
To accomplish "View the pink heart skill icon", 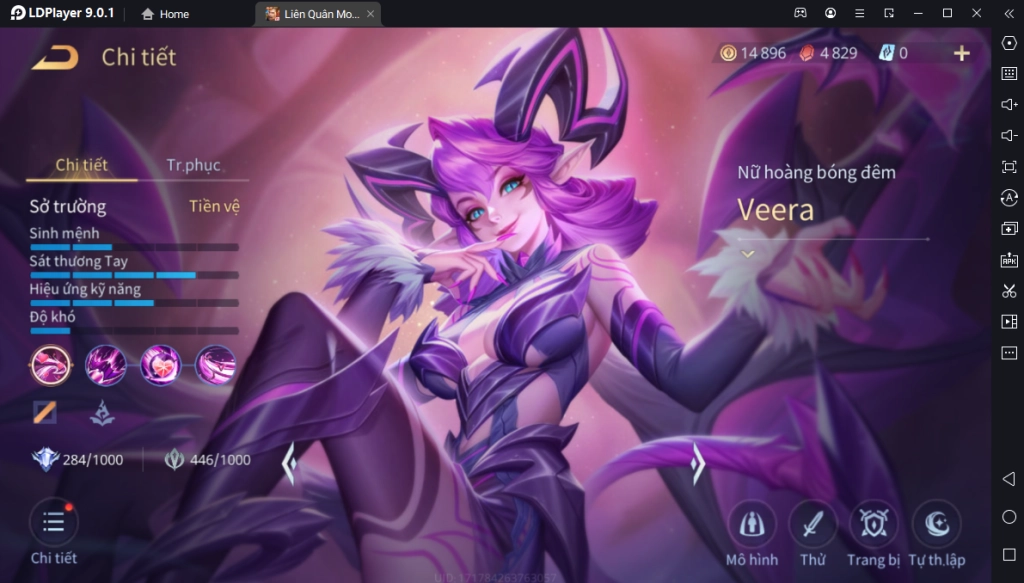I will pos(160,365).
